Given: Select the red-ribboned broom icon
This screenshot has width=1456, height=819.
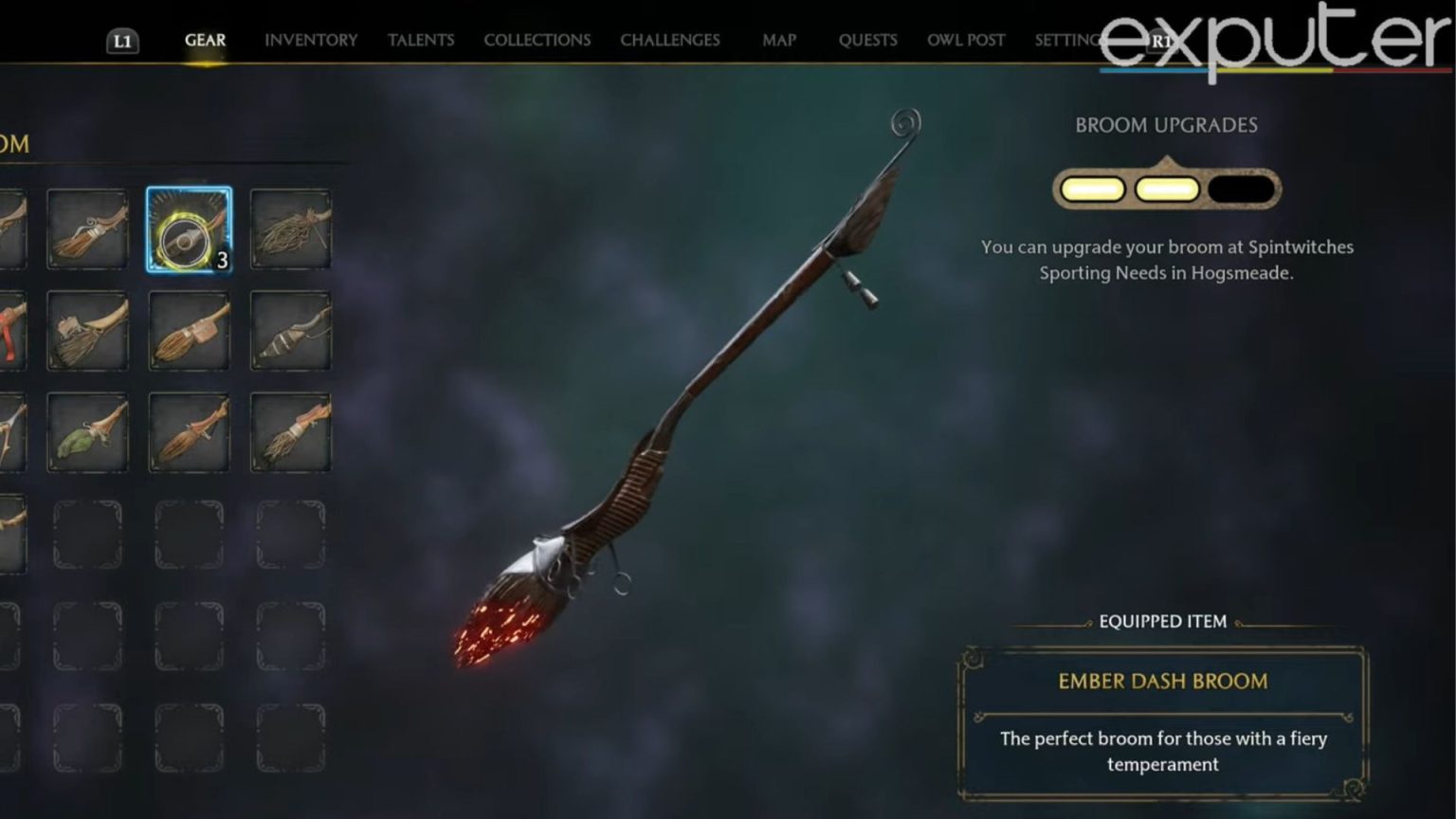Looking at the screenshot, I should [x=8, y=332].
